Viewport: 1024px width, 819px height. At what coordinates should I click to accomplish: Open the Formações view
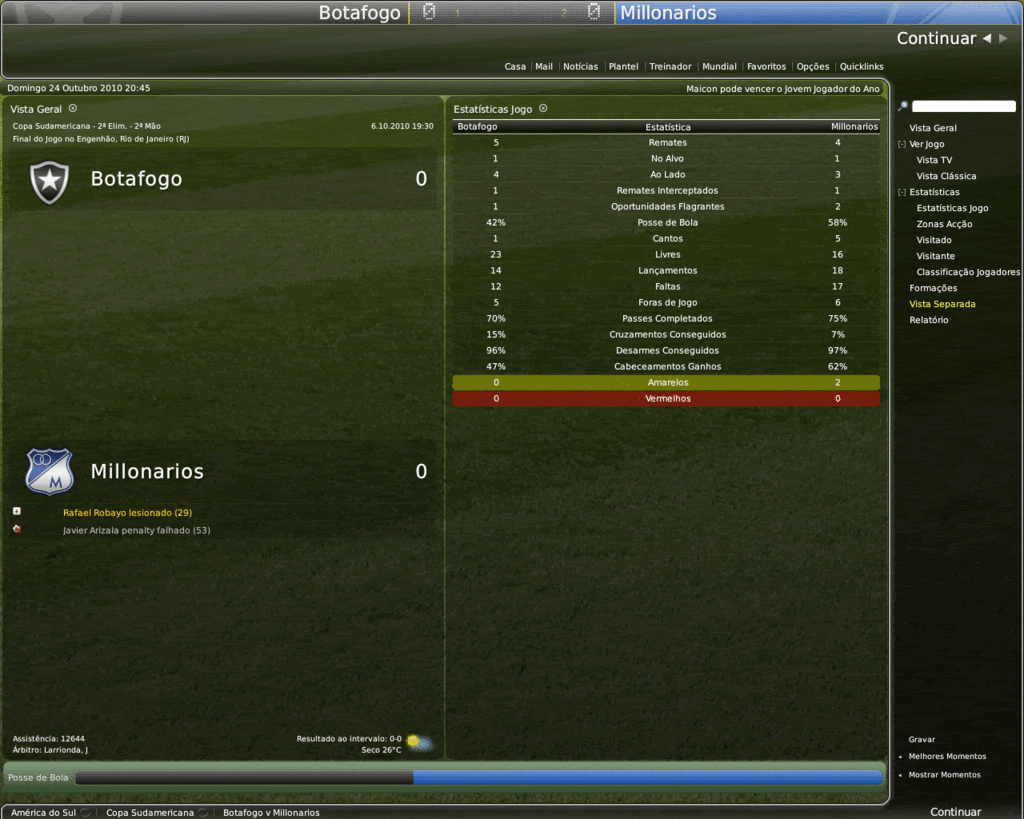point(933,288)
